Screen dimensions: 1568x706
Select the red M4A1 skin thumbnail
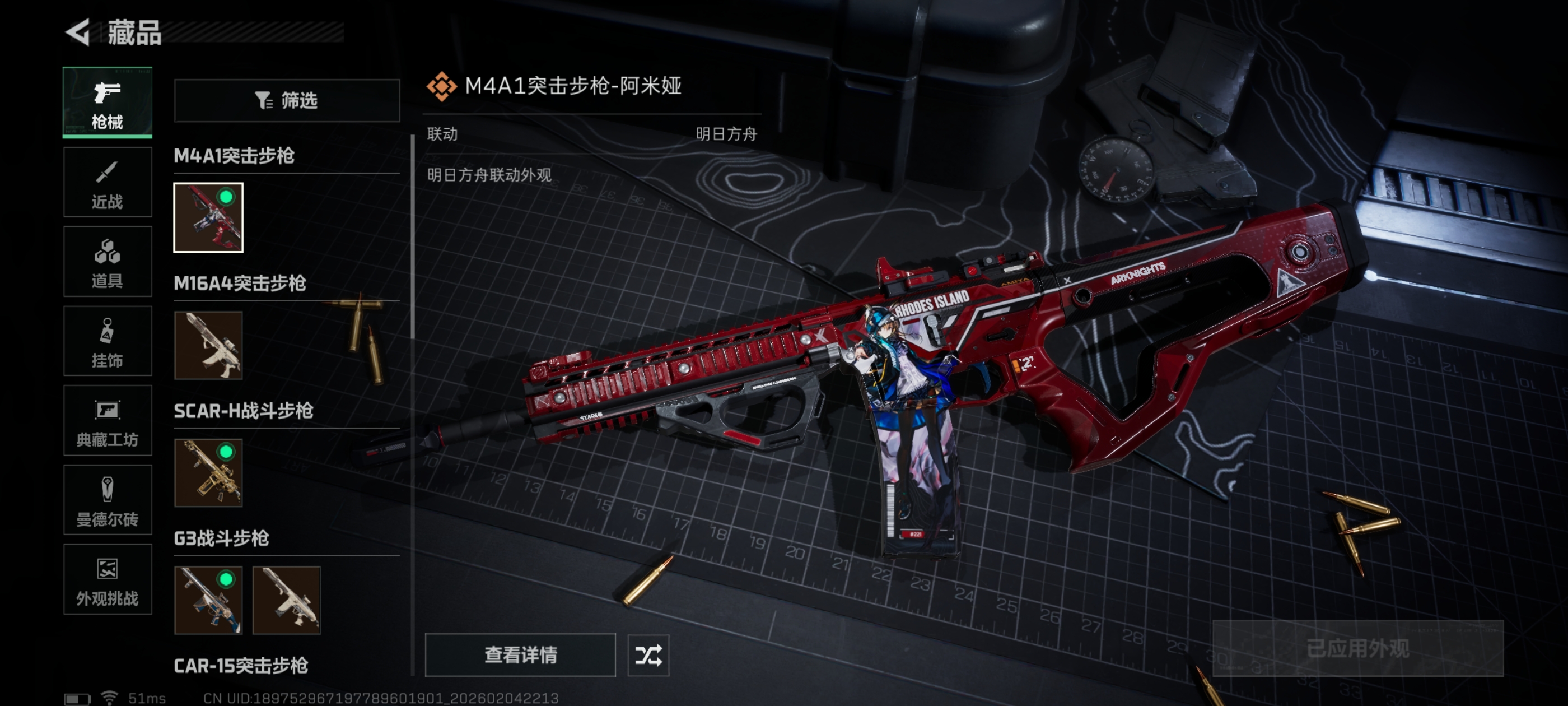(208, 217)
